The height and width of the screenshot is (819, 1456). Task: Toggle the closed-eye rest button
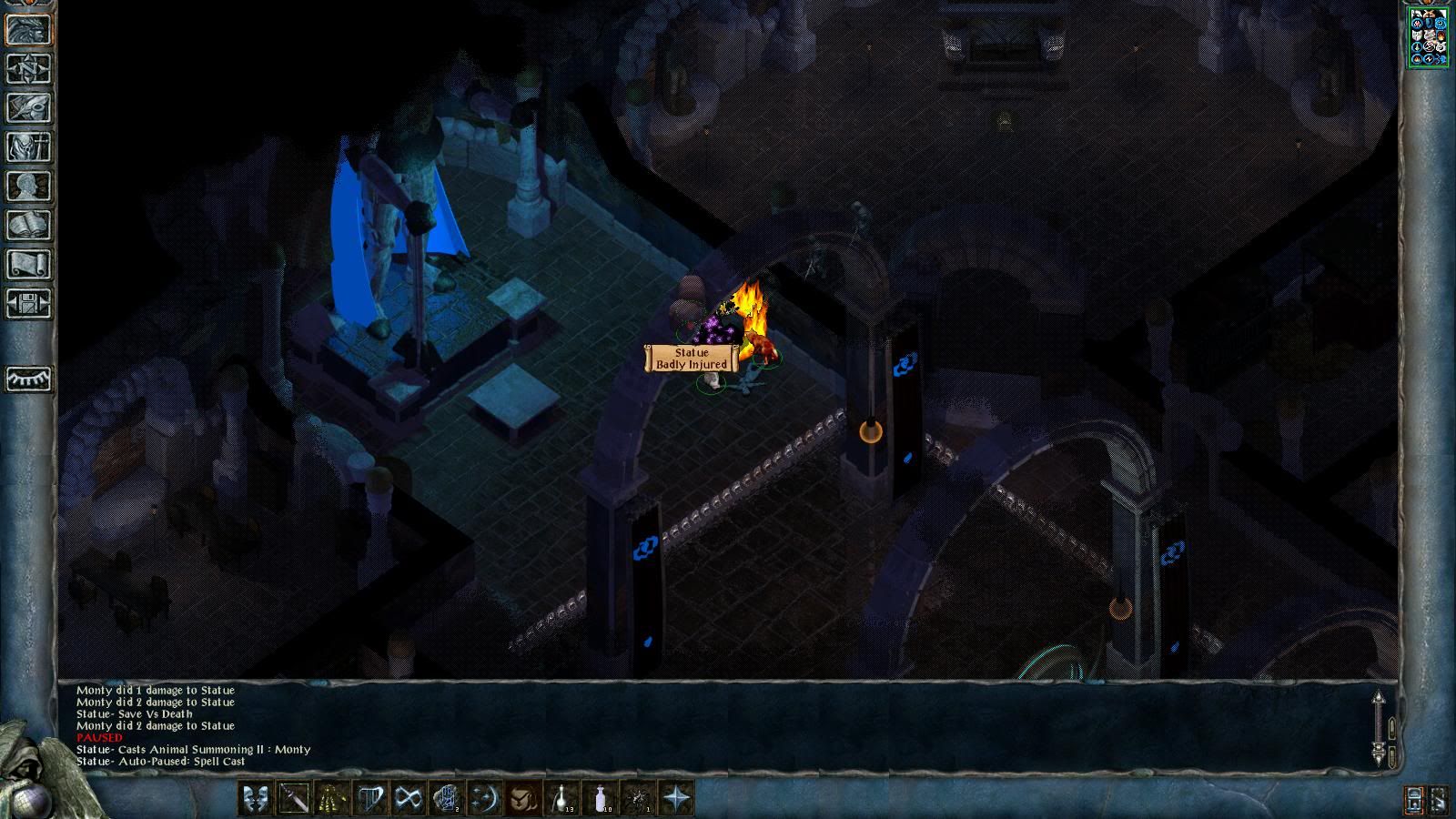click(x=28, y=378)
